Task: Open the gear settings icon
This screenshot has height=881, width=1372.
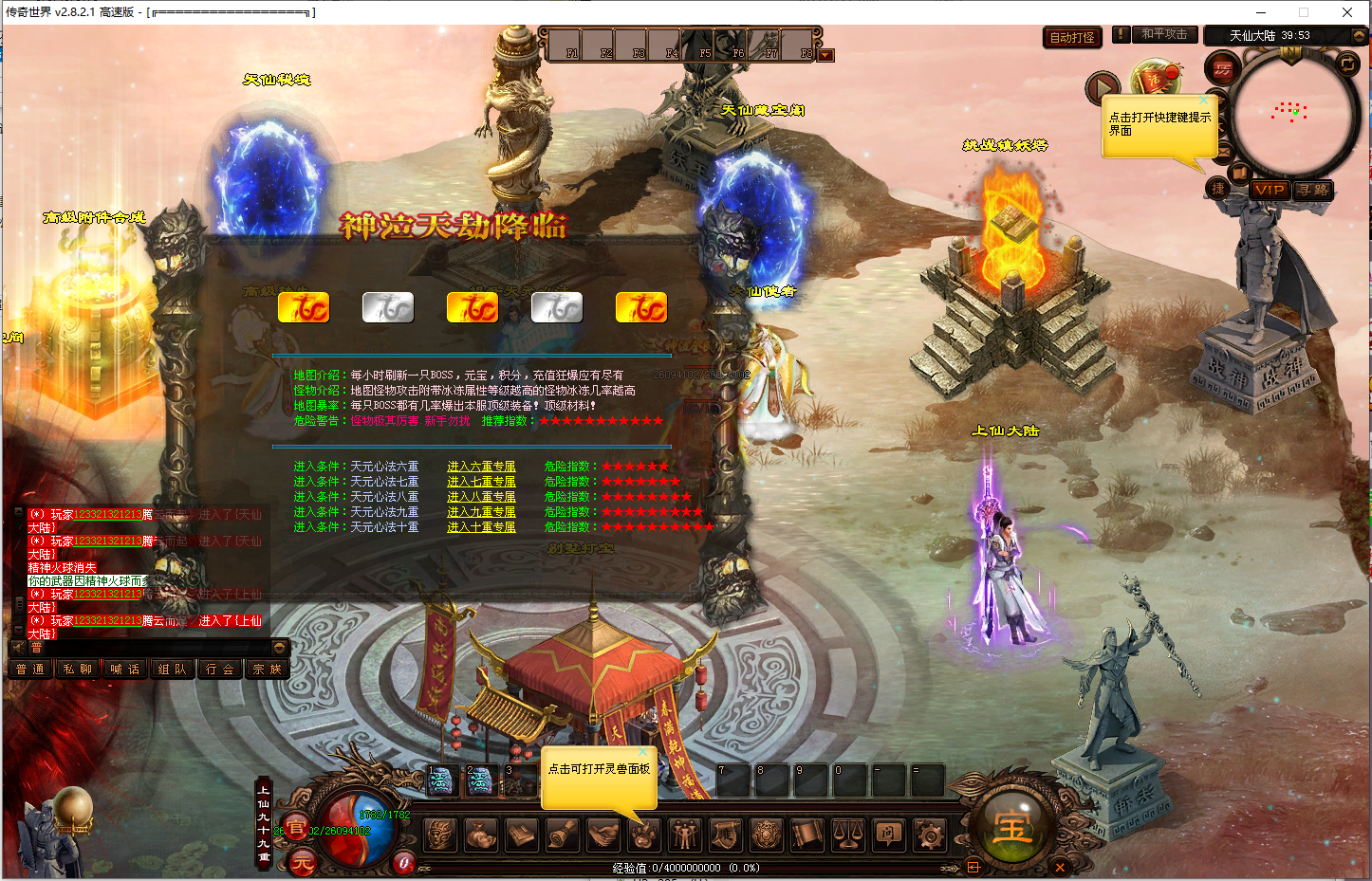Action: click(929, 835)
